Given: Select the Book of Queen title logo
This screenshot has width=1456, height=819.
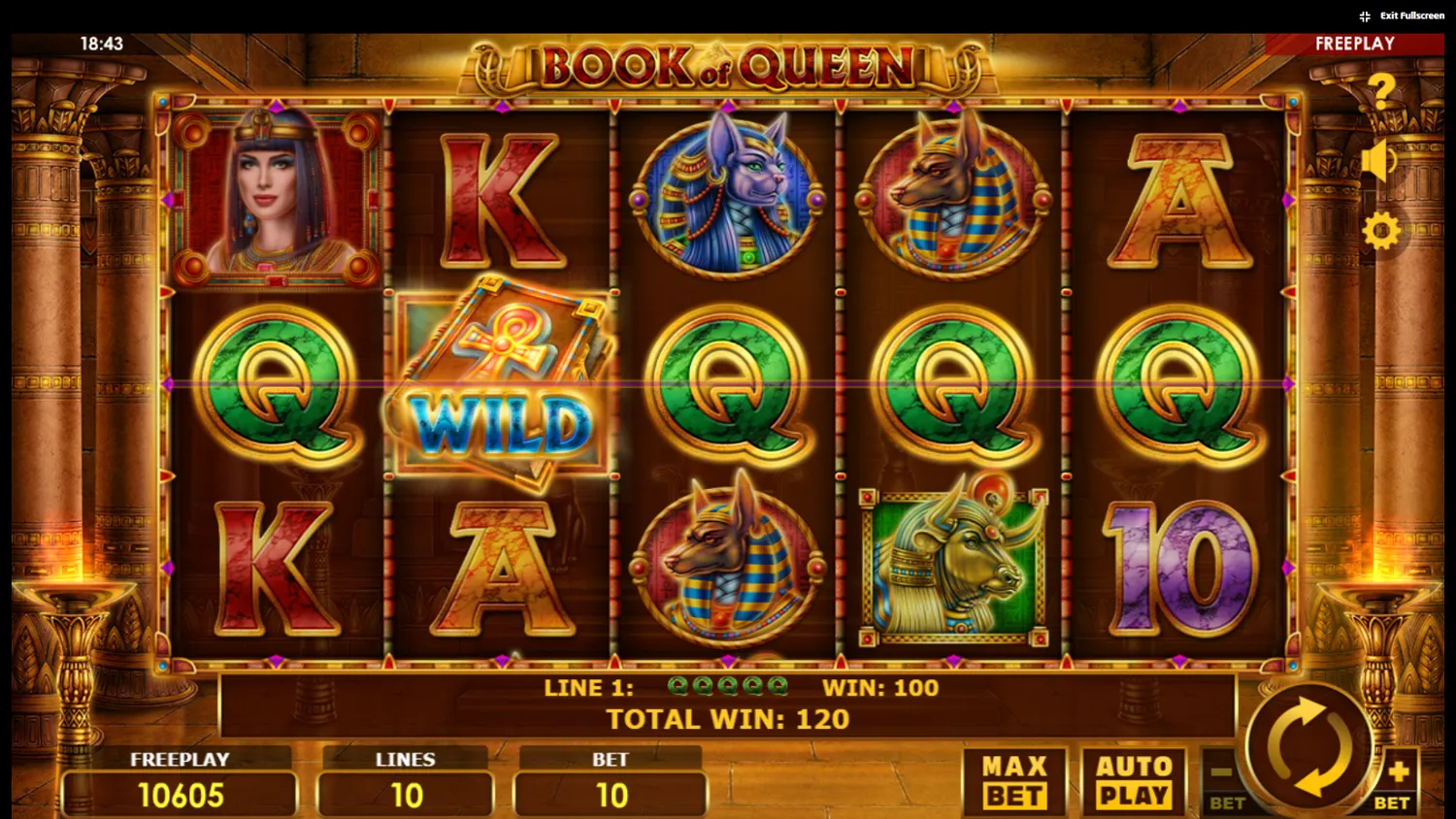Looking at the screenshot, I should tap(727, 65).
